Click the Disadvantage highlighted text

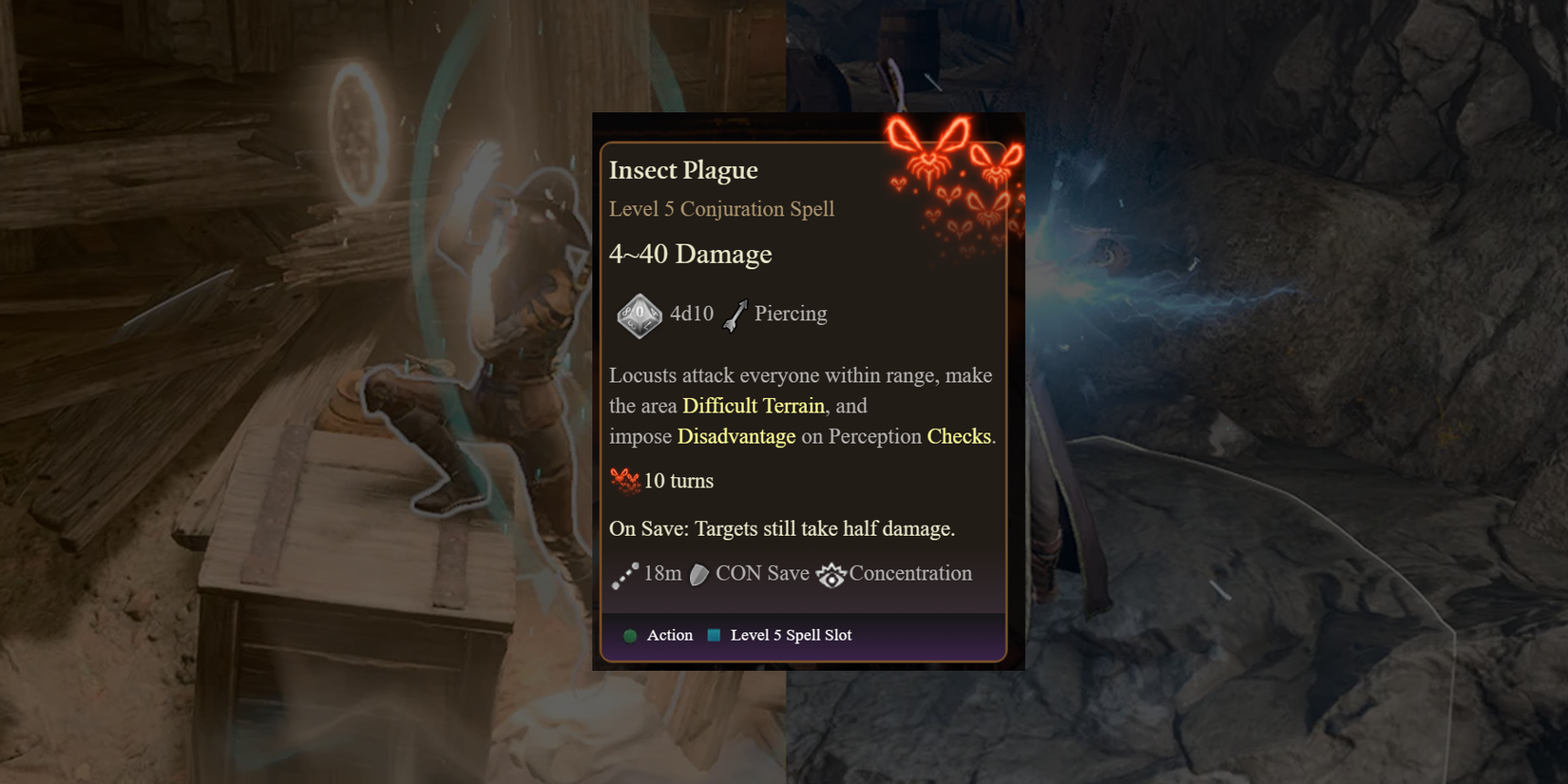pos(736,436)
